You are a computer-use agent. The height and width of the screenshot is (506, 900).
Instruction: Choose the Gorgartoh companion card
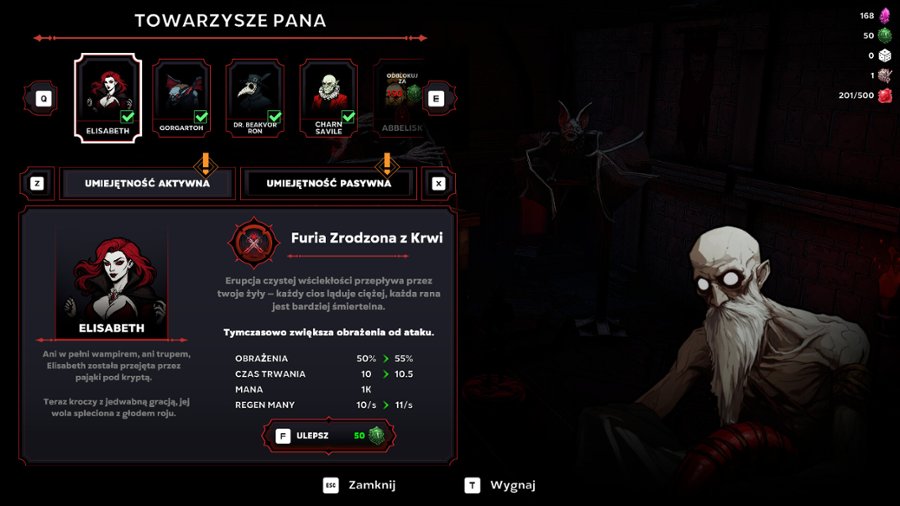tap(181, 97)
